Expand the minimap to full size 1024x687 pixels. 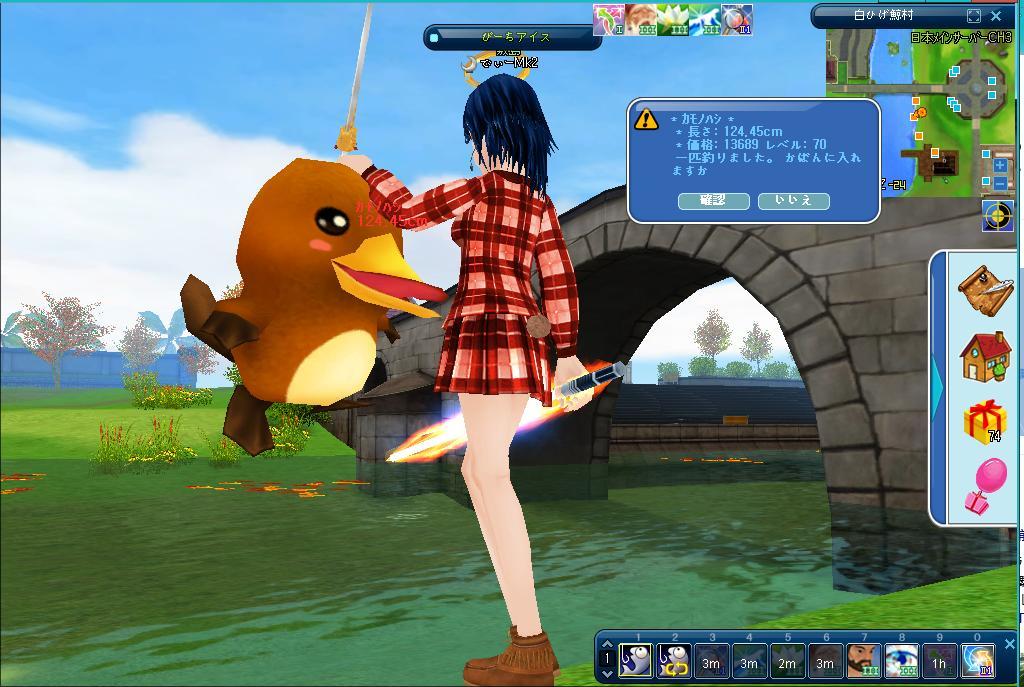(974, 16)
